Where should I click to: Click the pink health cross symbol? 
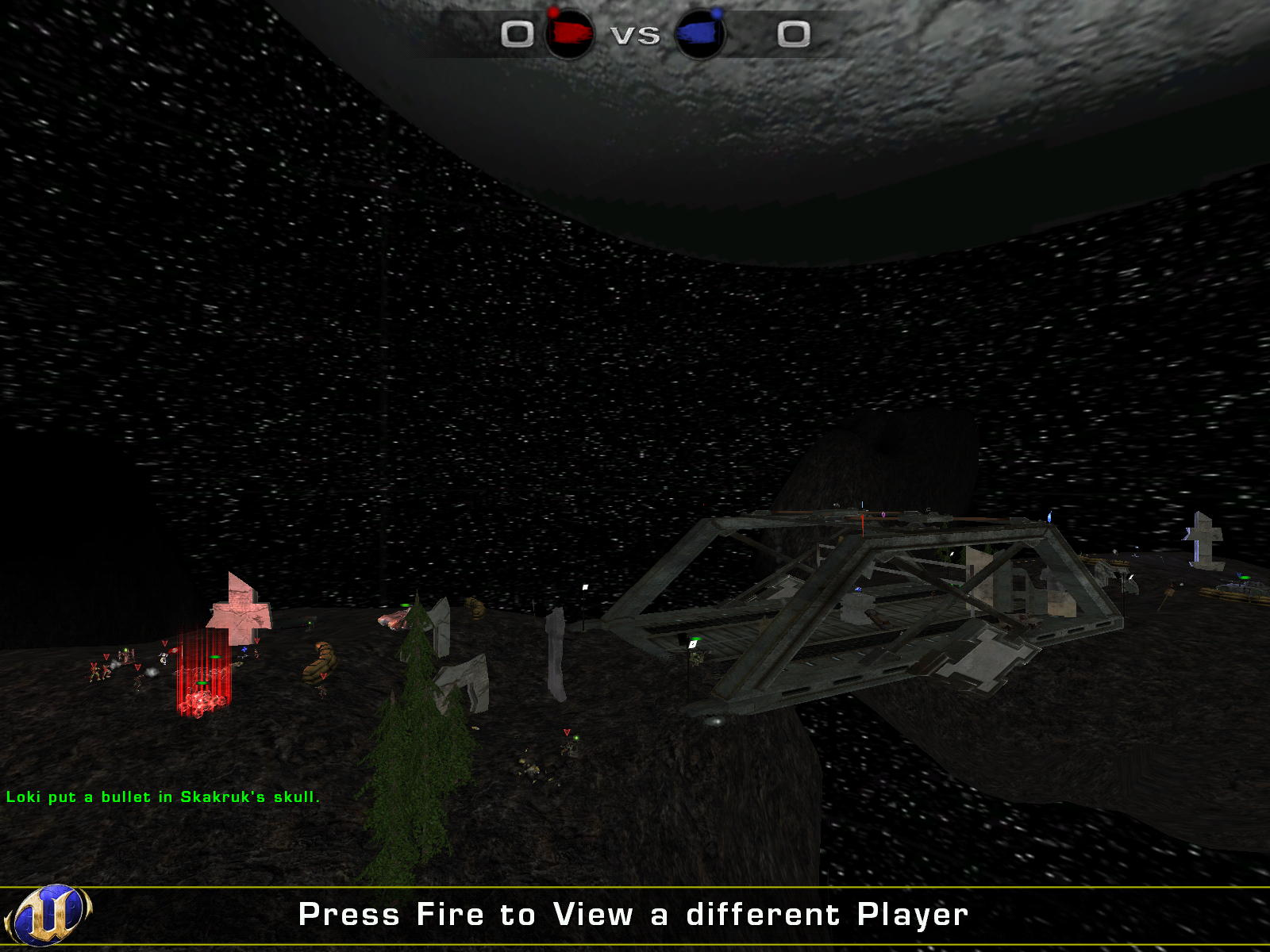[238, 615]
